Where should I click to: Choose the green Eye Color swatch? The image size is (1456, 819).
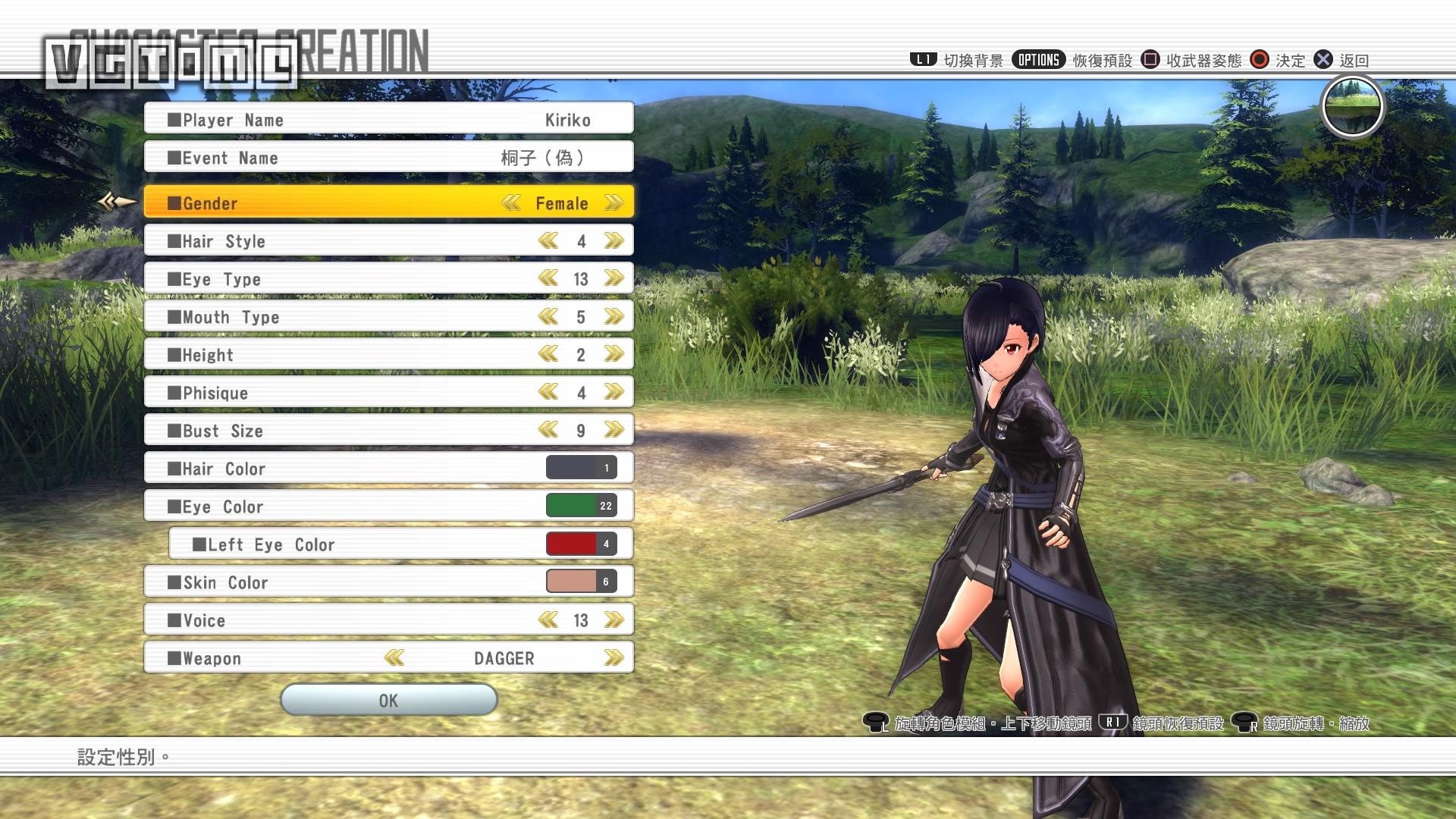tap(581, 506)
